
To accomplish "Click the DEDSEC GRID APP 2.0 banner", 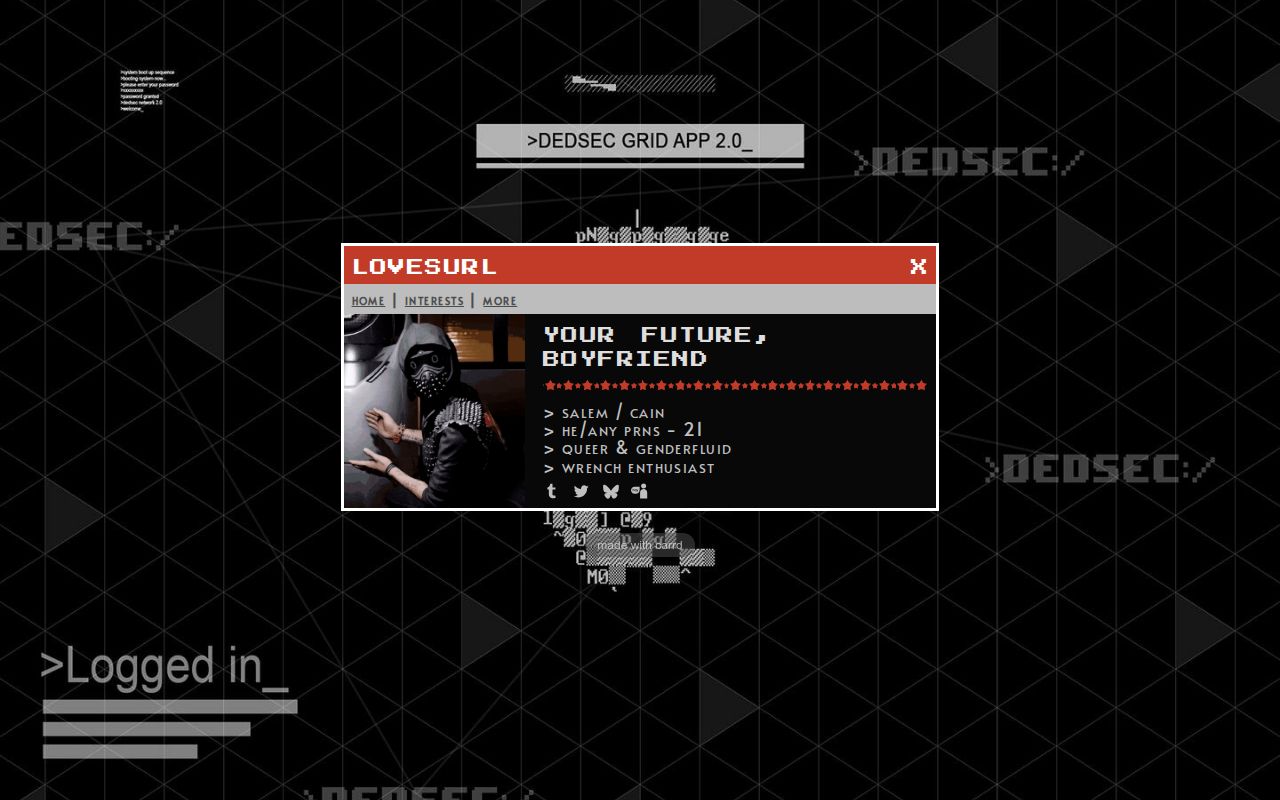I will point(640,141).
